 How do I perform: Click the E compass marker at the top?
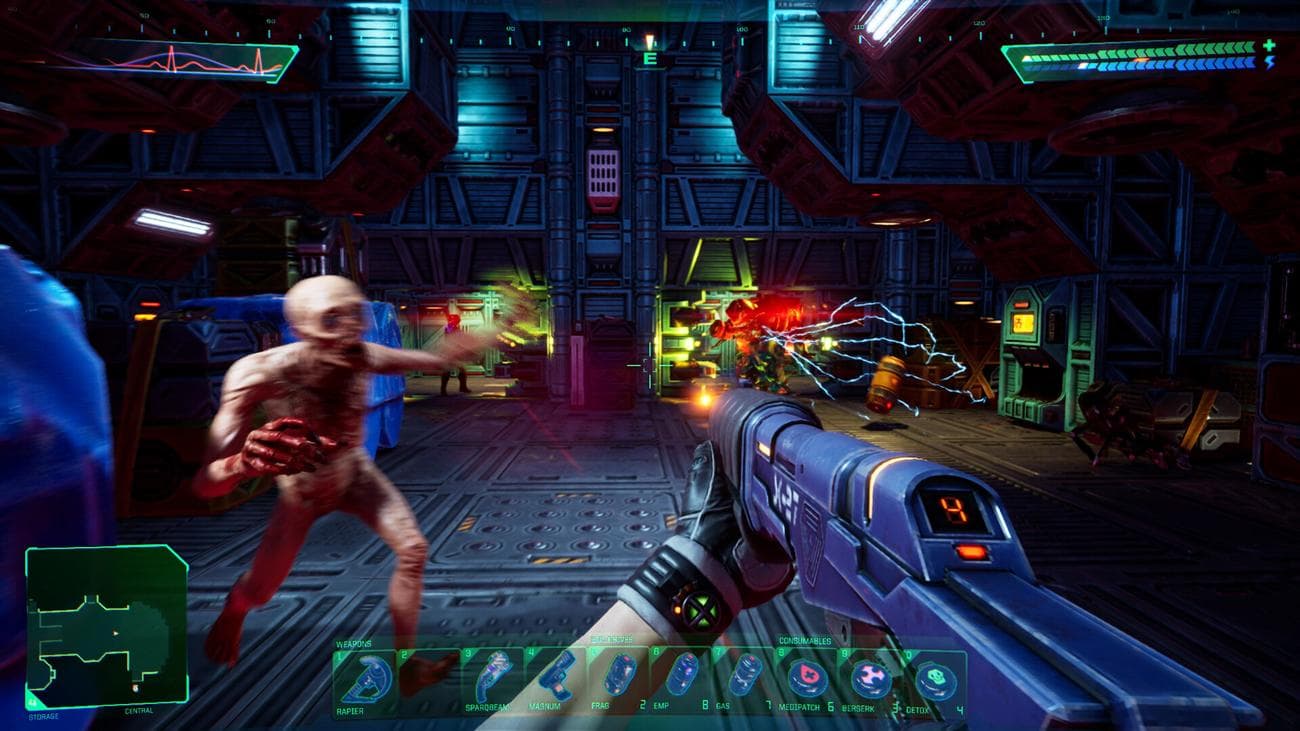point(648,60)
